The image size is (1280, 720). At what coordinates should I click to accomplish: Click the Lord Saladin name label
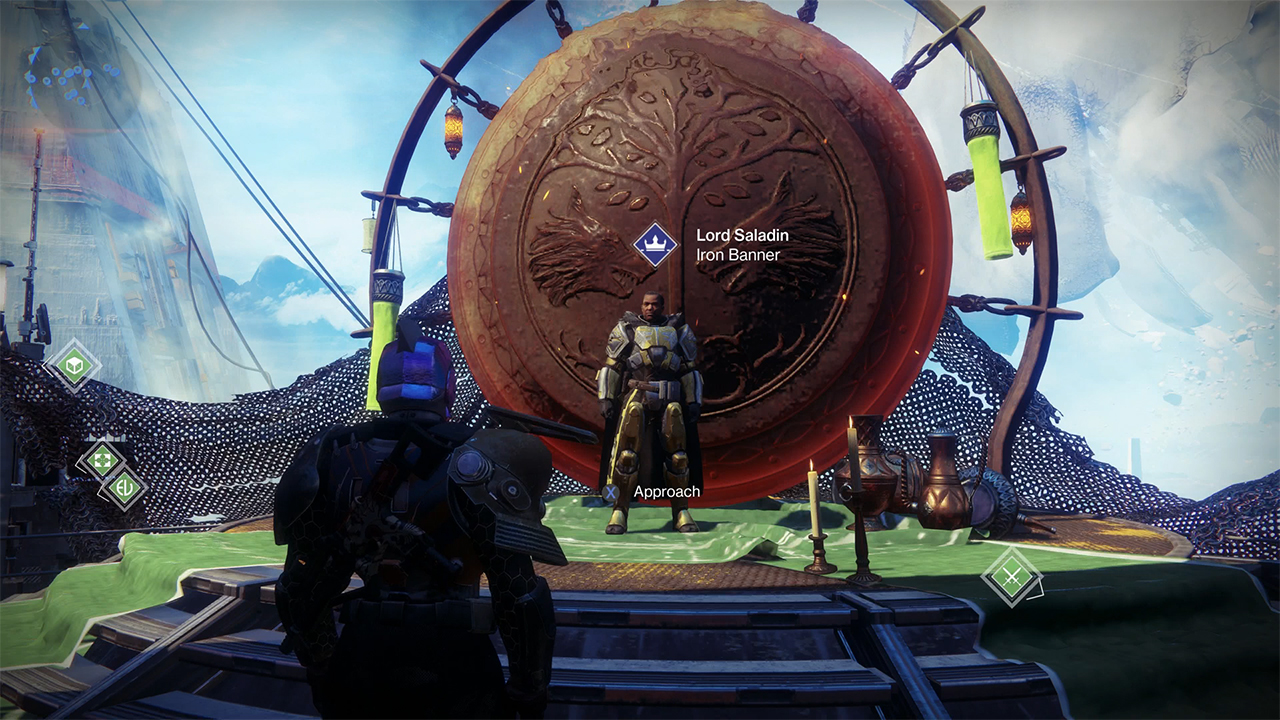740,235
